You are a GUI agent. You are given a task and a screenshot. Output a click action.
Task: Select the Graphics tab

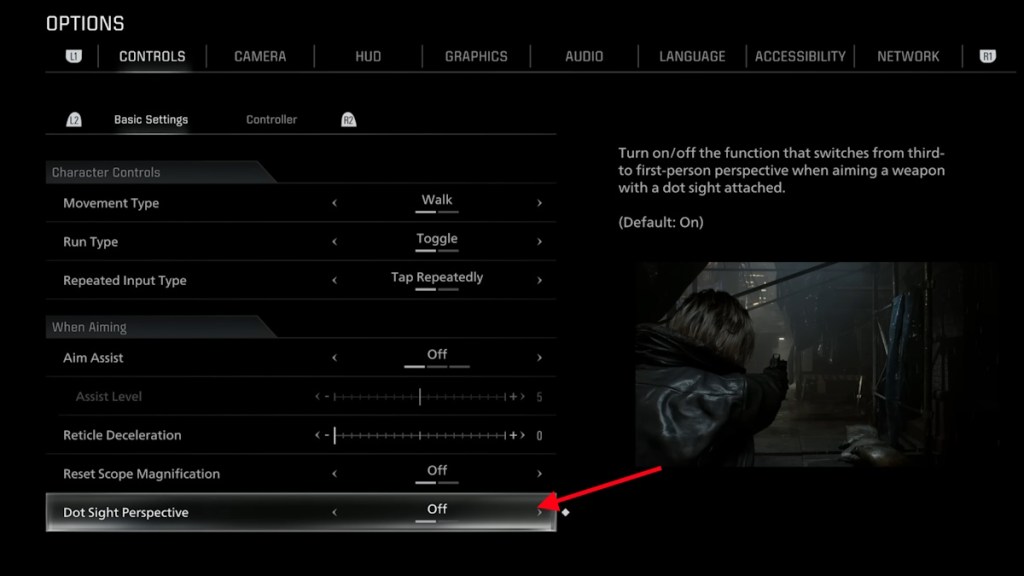476,56
